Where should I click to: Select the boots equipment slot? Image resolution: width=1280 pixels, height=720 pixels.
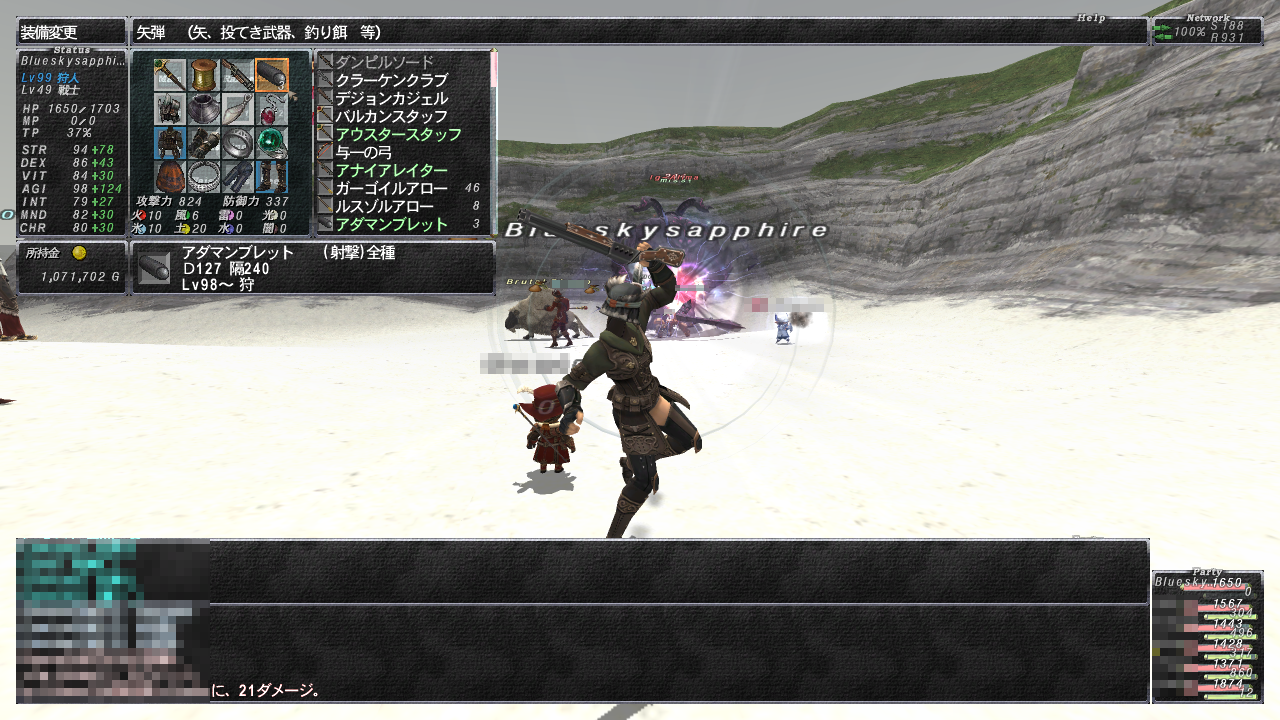pyautogui.click(x=271, y=176)
